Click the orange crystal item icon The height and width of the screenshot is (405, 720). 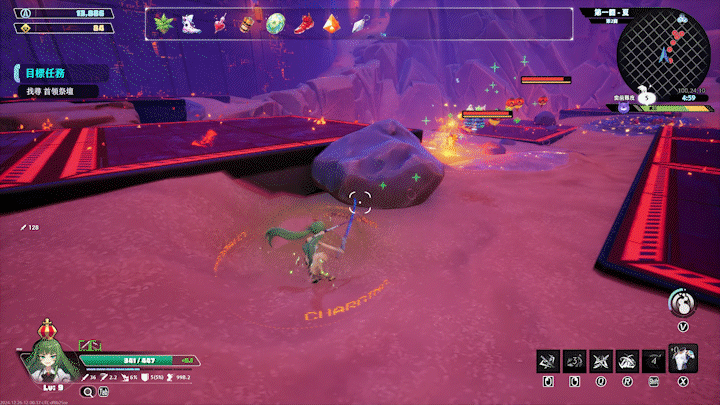tap(330, 23)
